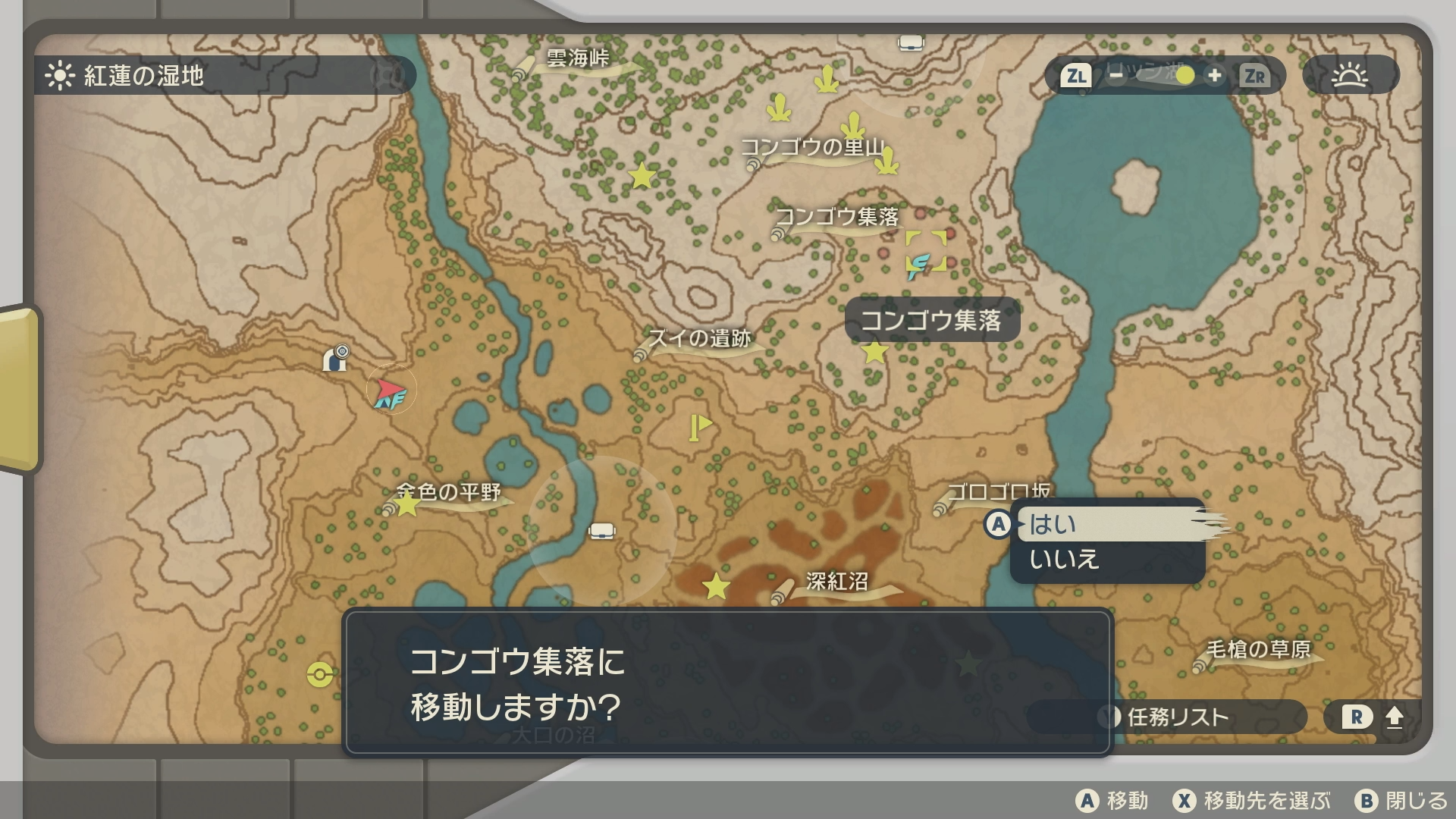1456x819 pixels.
Task: Click the star marker near 金色の平野
Action: tap(407, 504)
